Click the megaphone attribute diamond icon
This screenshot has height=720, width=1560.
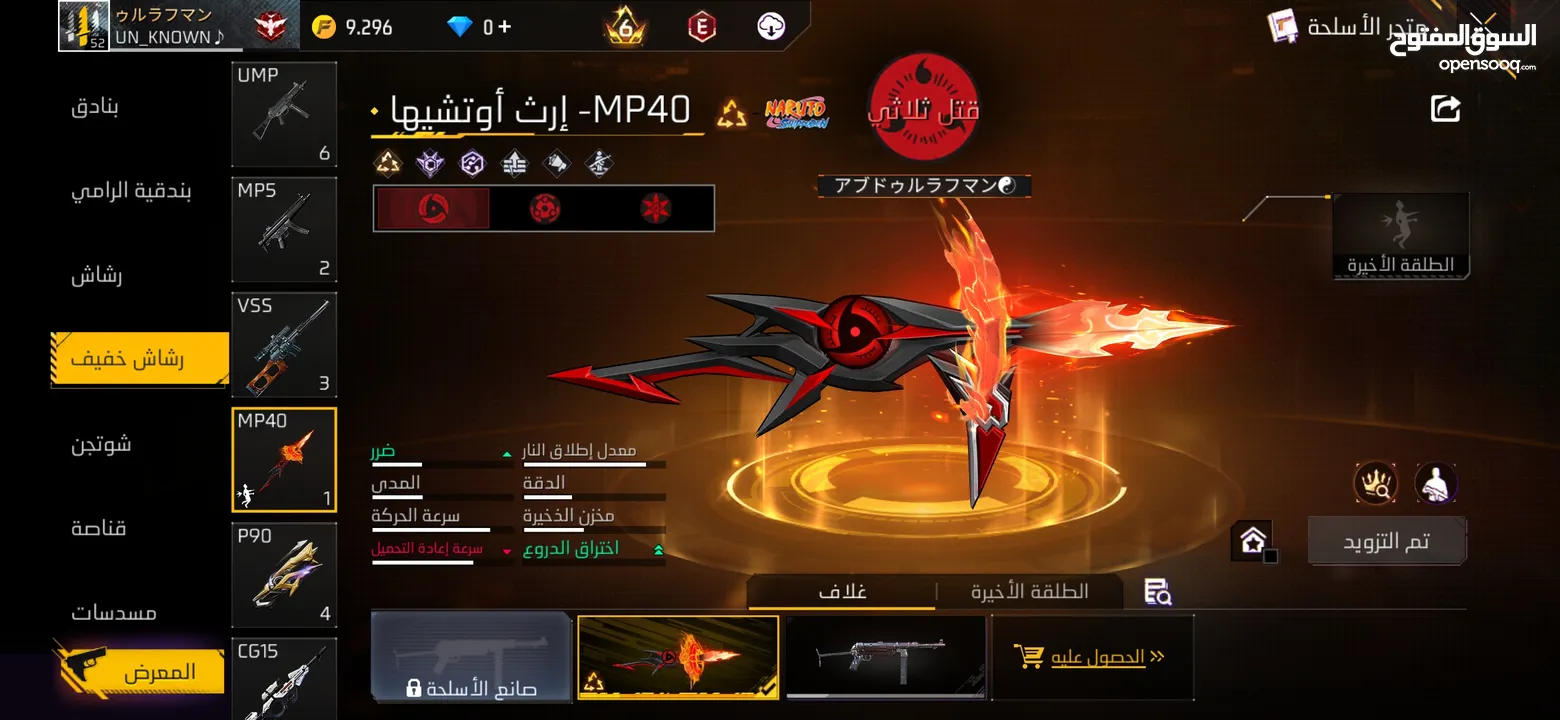tap(556, 163)
